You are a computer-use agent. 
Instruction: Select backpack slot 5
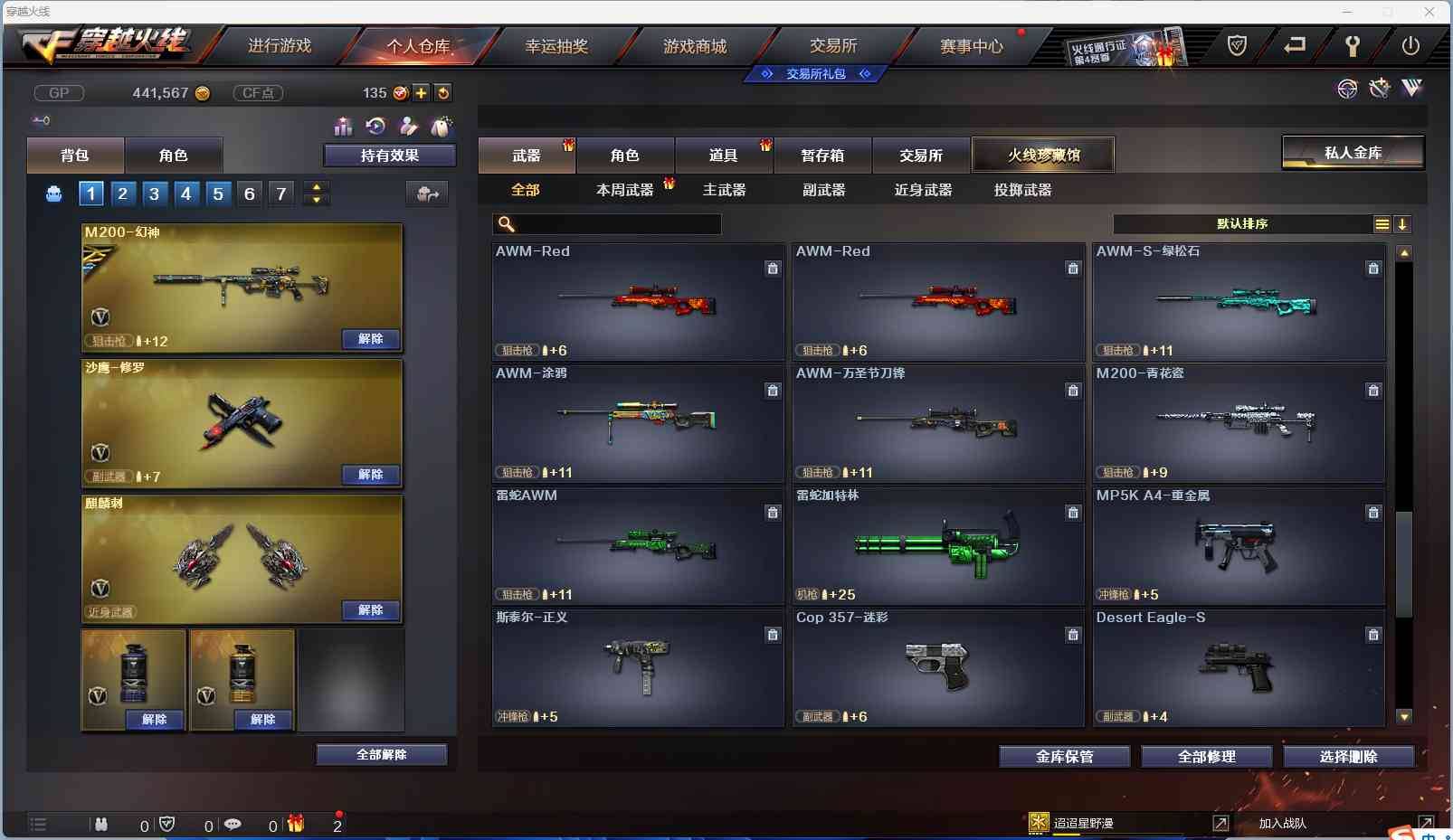click(217, 193)
